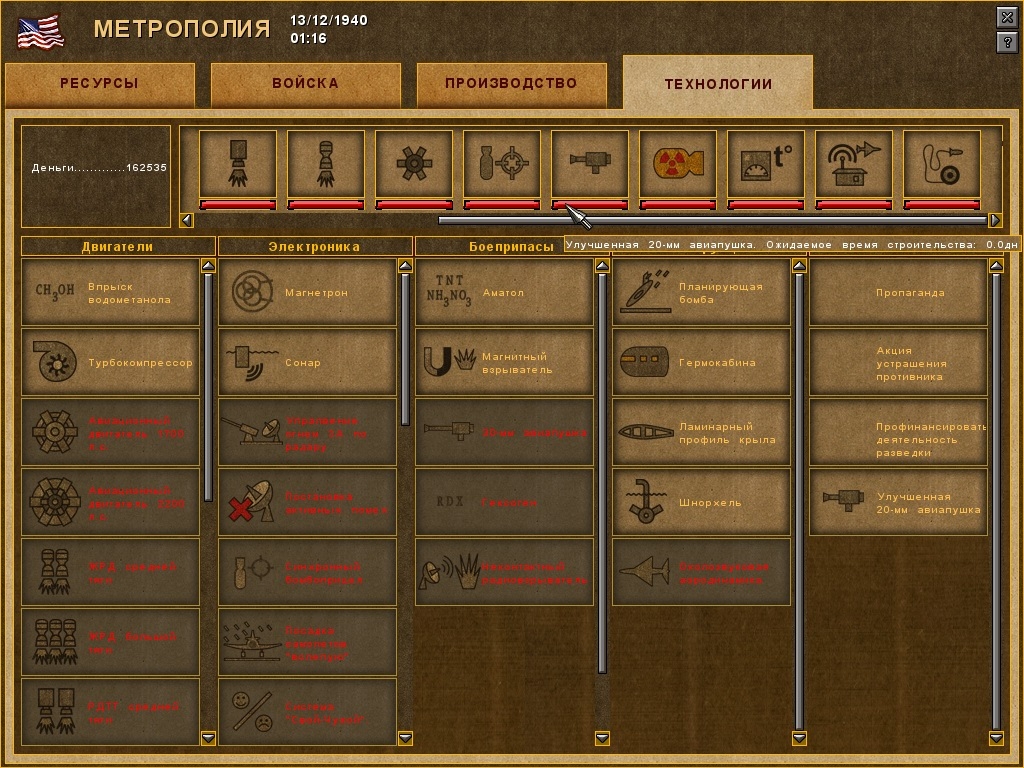Select Ламинарный профиль крыла
Screen dimensions: 1024x768
click(x=701, y=433)
